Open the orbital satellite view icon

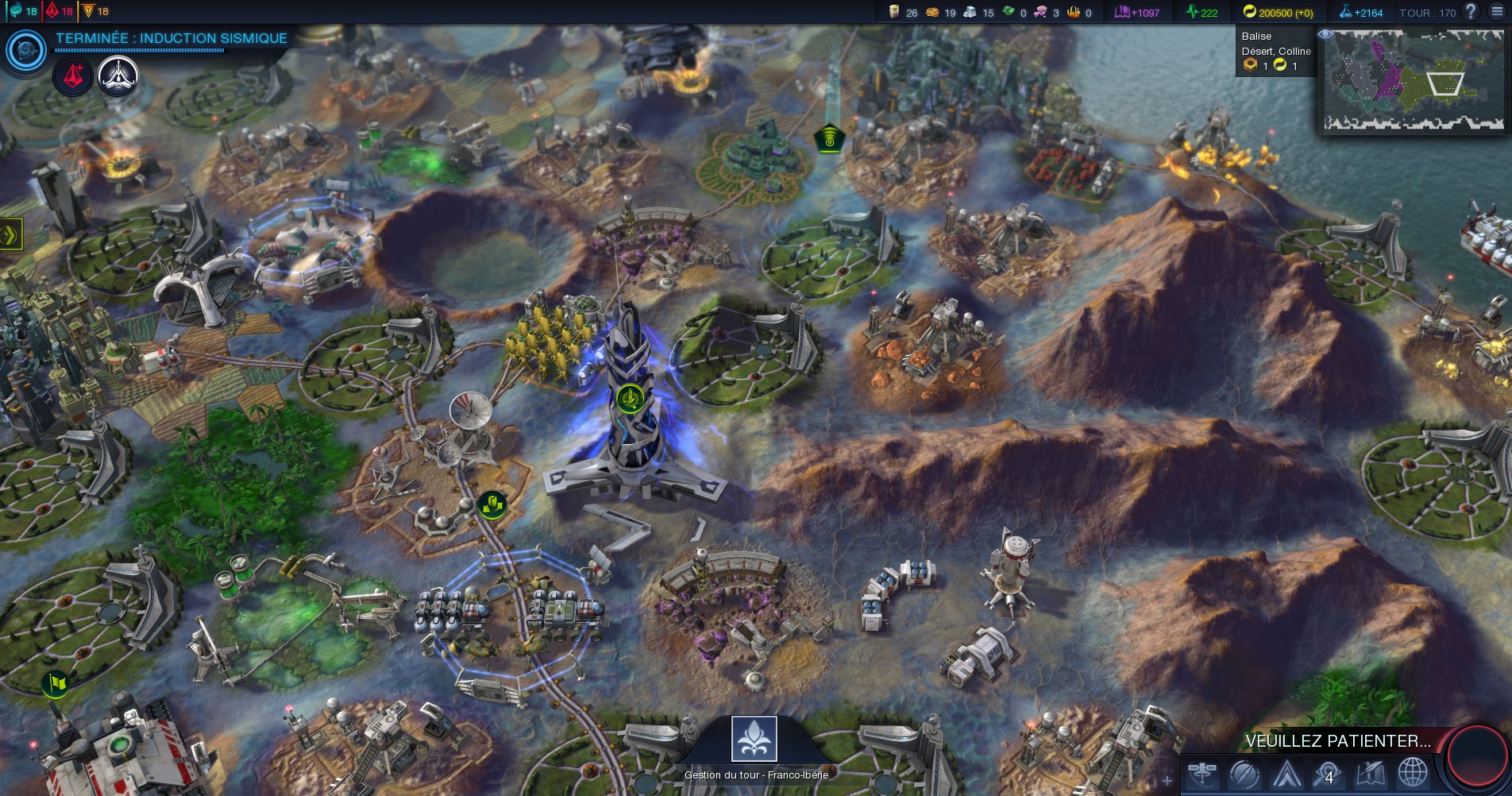point(1203,773)
